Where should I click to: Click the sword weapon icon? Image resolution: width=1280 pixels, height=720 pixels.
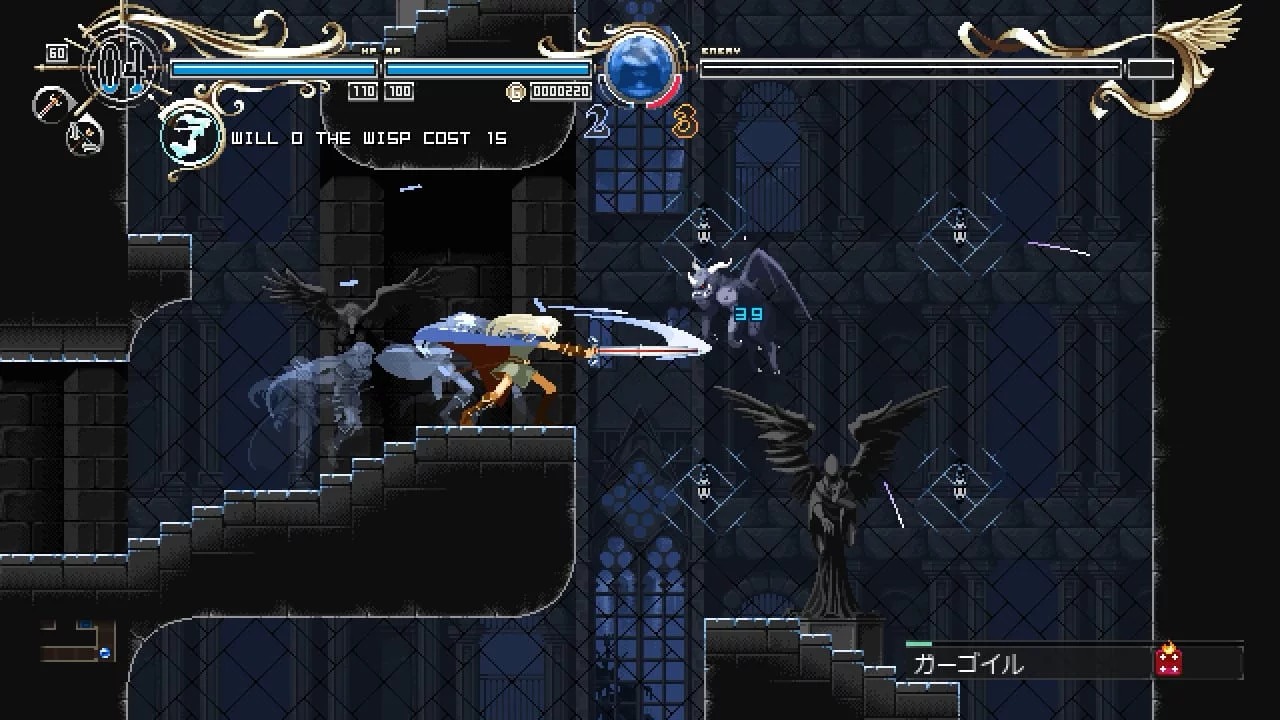click(x=48, y=104)
